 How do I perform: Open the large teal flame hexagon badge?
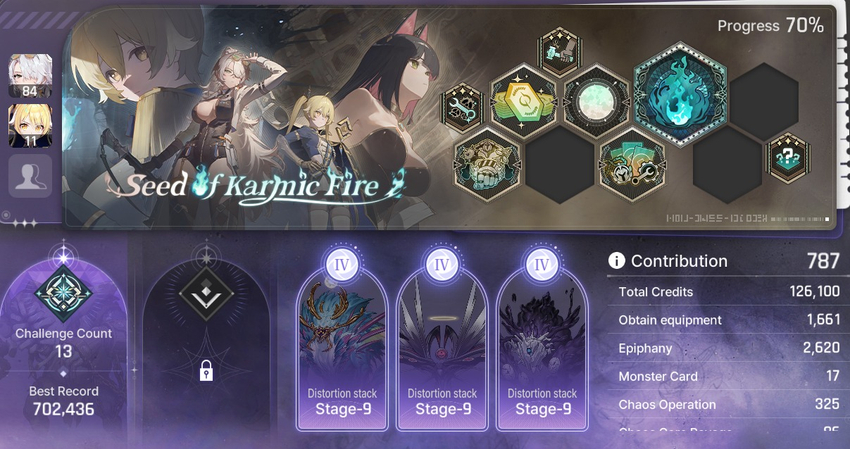click(679, 93)
